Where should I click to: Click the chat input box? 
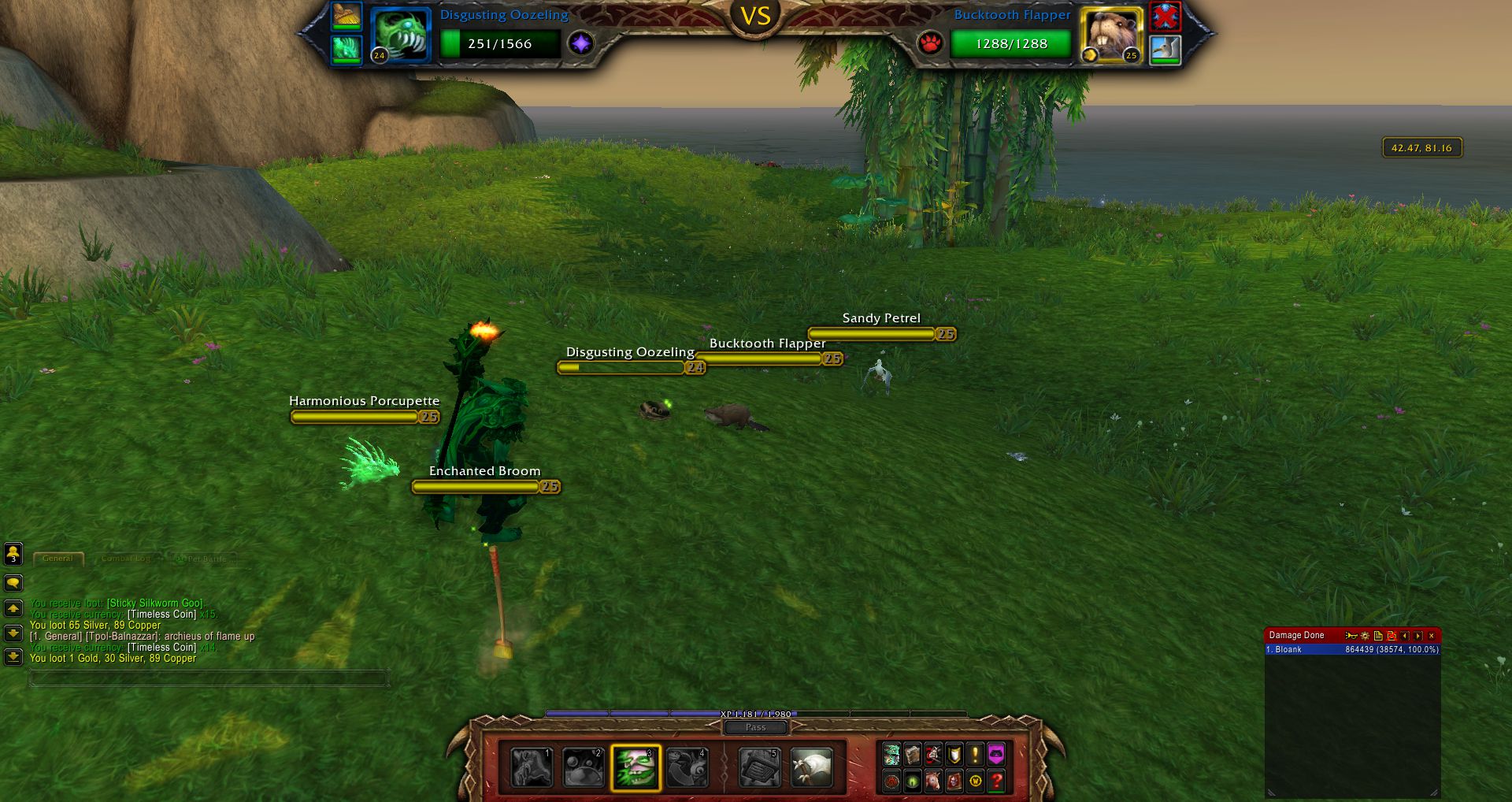(209, 678)
